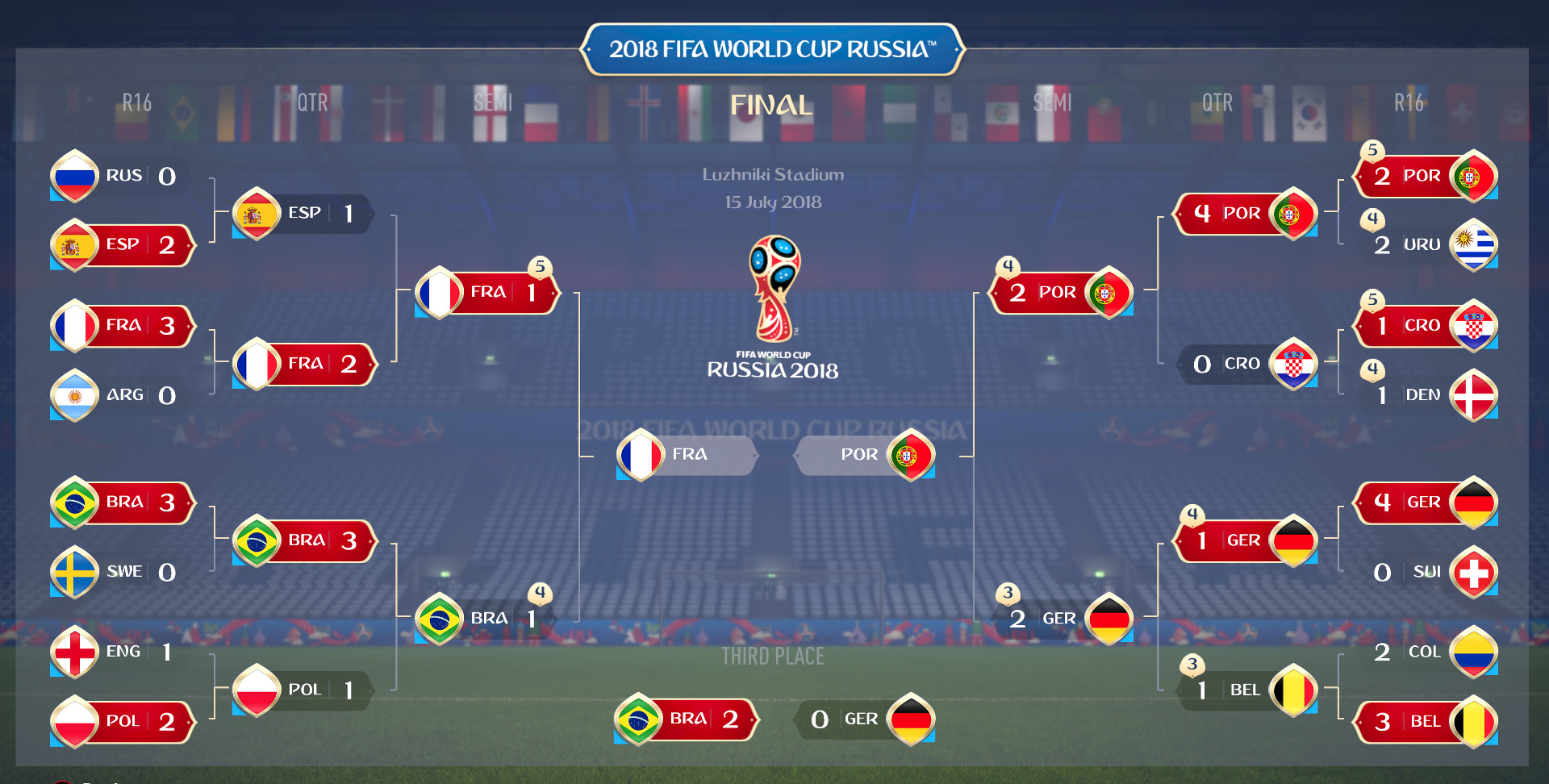Select the Switzerland flag on the SUI plate

1475,573
